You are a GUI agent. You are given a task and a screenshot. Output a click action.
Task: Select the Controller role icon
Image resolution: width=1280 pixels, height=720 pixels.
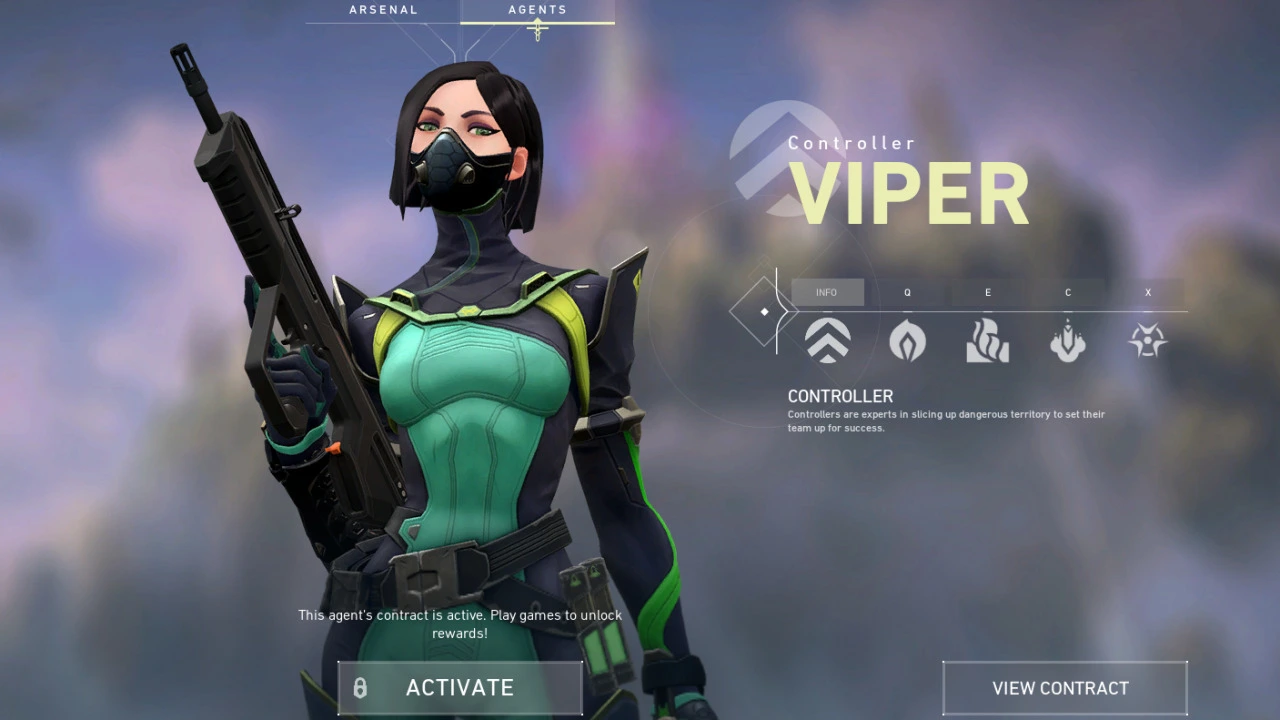tap(827, 341)
